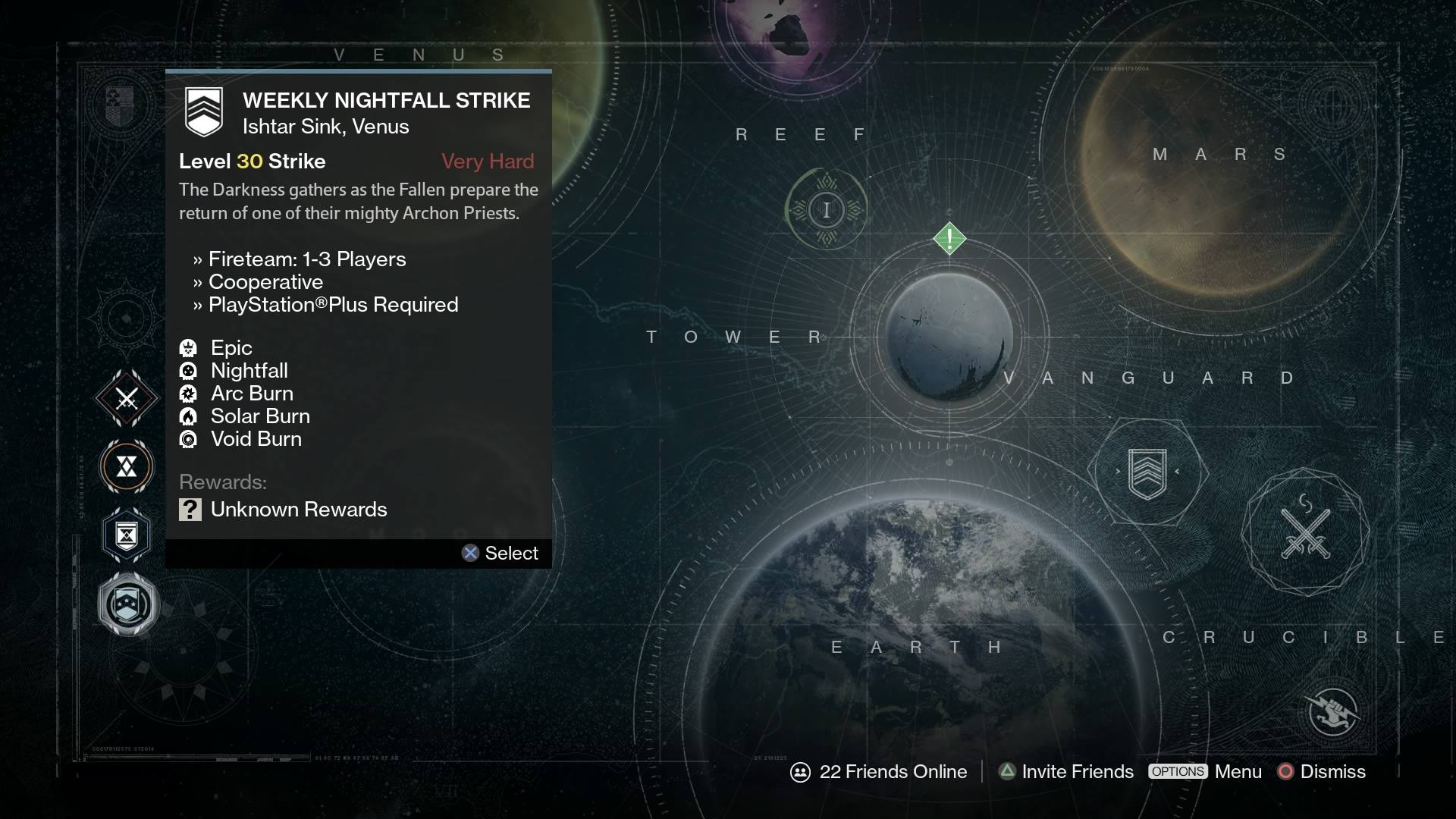Select the Reef faction emblem on the map
The width and height of the screenshot is (1456, 819).
(x=827, y=209)
